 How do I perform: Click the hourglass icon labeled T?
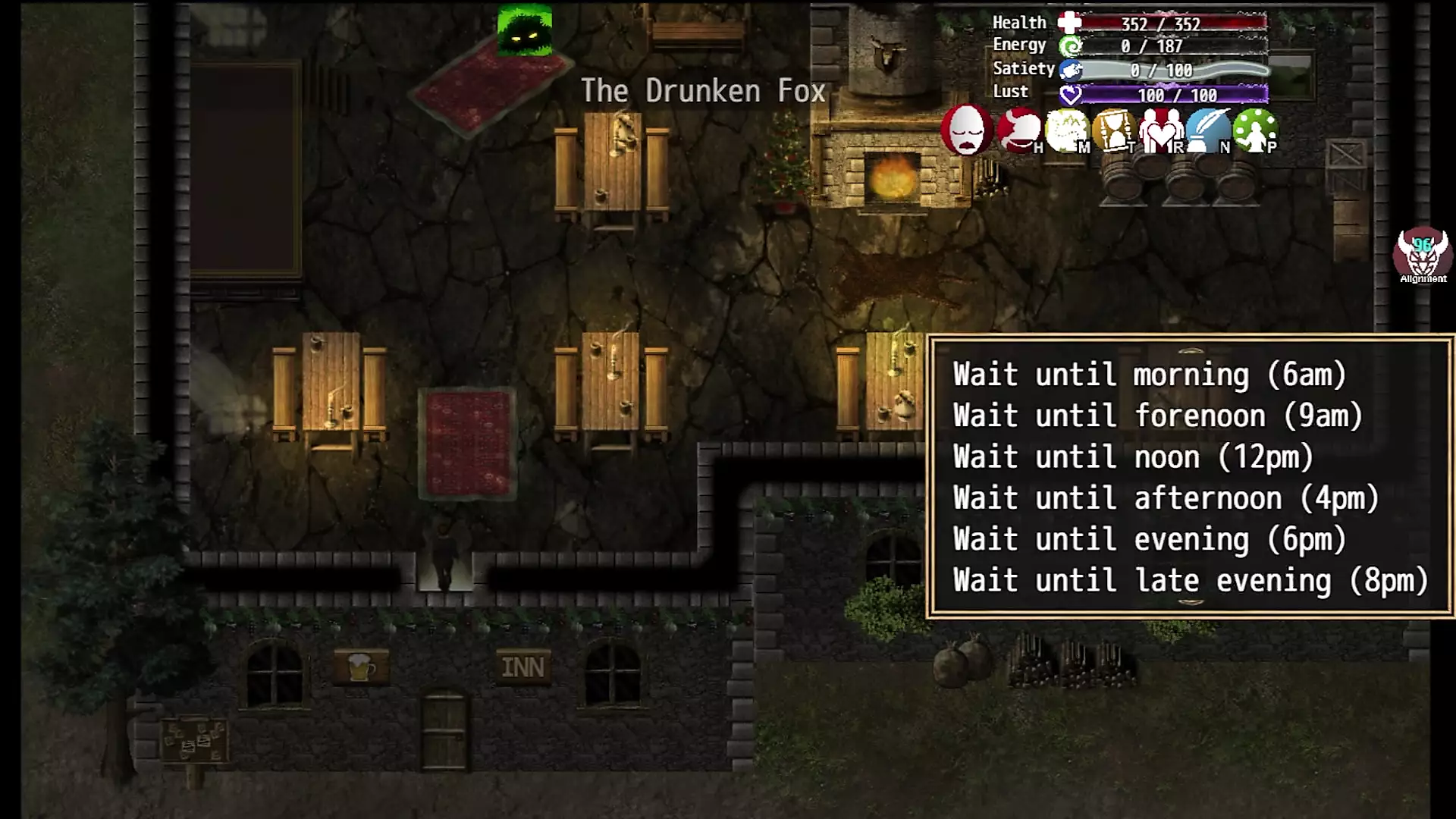[x=1113, y=130]
